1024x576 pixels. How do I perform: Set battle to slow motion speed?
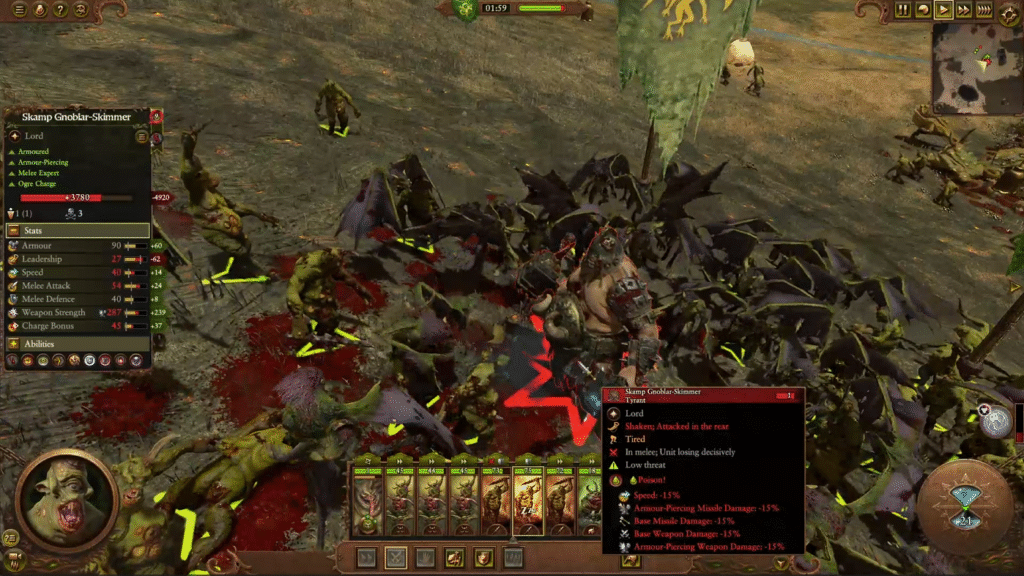tap(923, 10)
